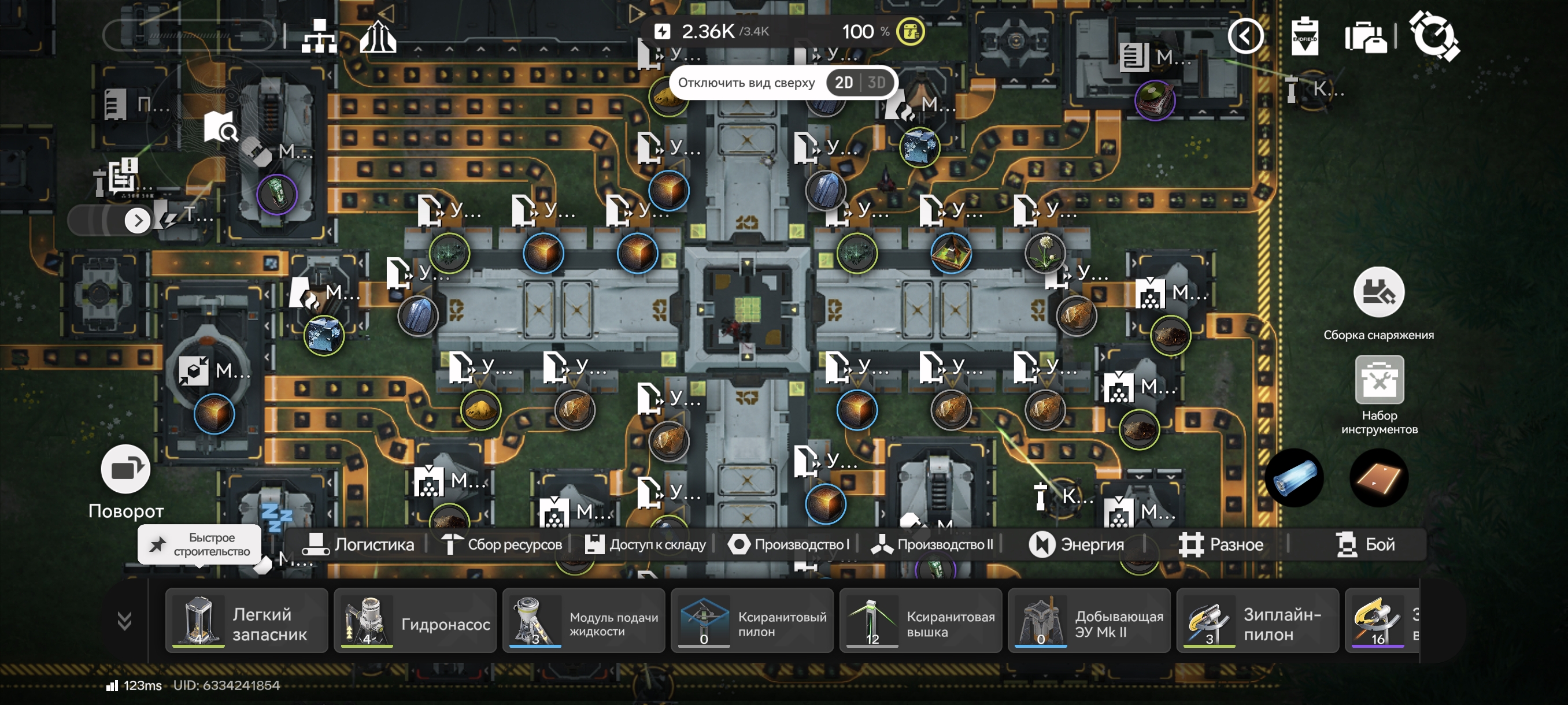Show the Энергия category
1568x705 pixels.
tap(1077, 544)
